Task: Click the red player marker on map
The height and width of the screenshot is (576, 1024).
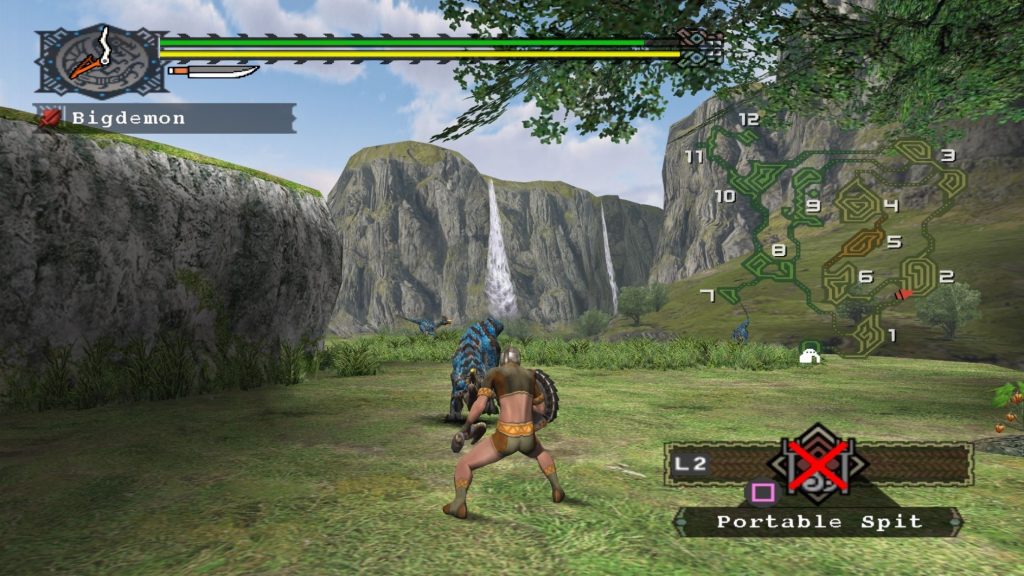Action: tap(904, 294)
